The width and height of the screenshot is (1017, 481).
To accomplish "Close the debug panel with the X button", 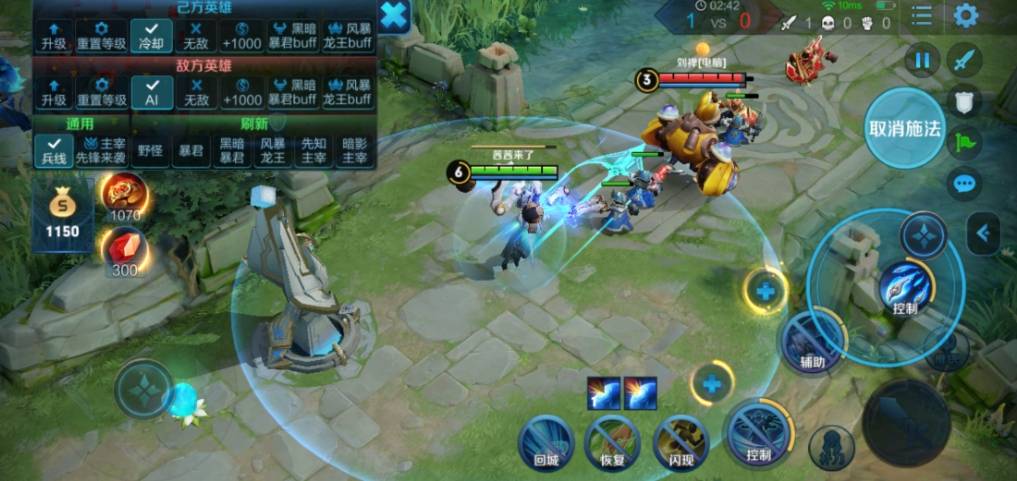I will (394, 15).
